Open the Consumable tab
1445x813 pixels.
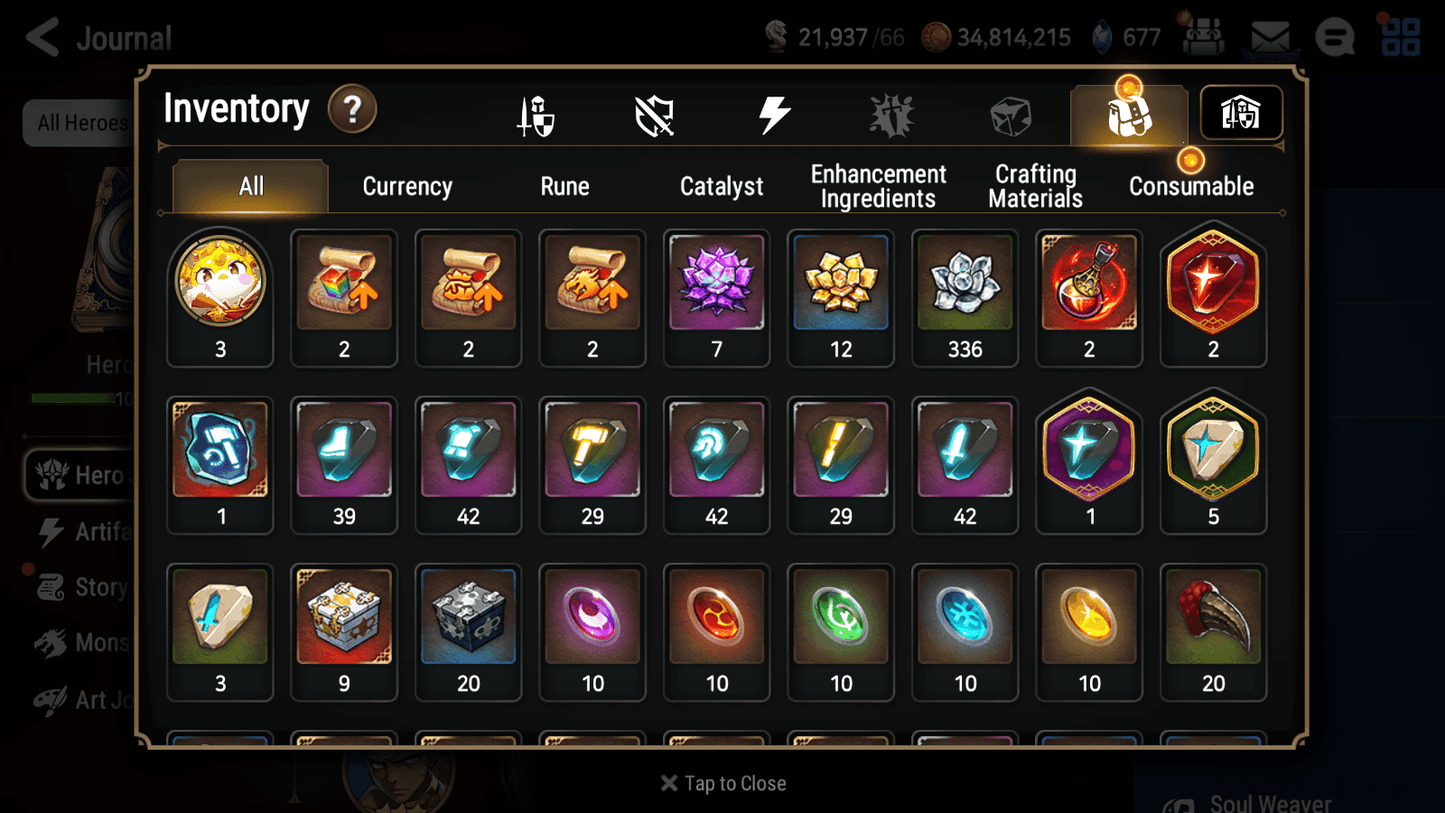(1191, 186)
